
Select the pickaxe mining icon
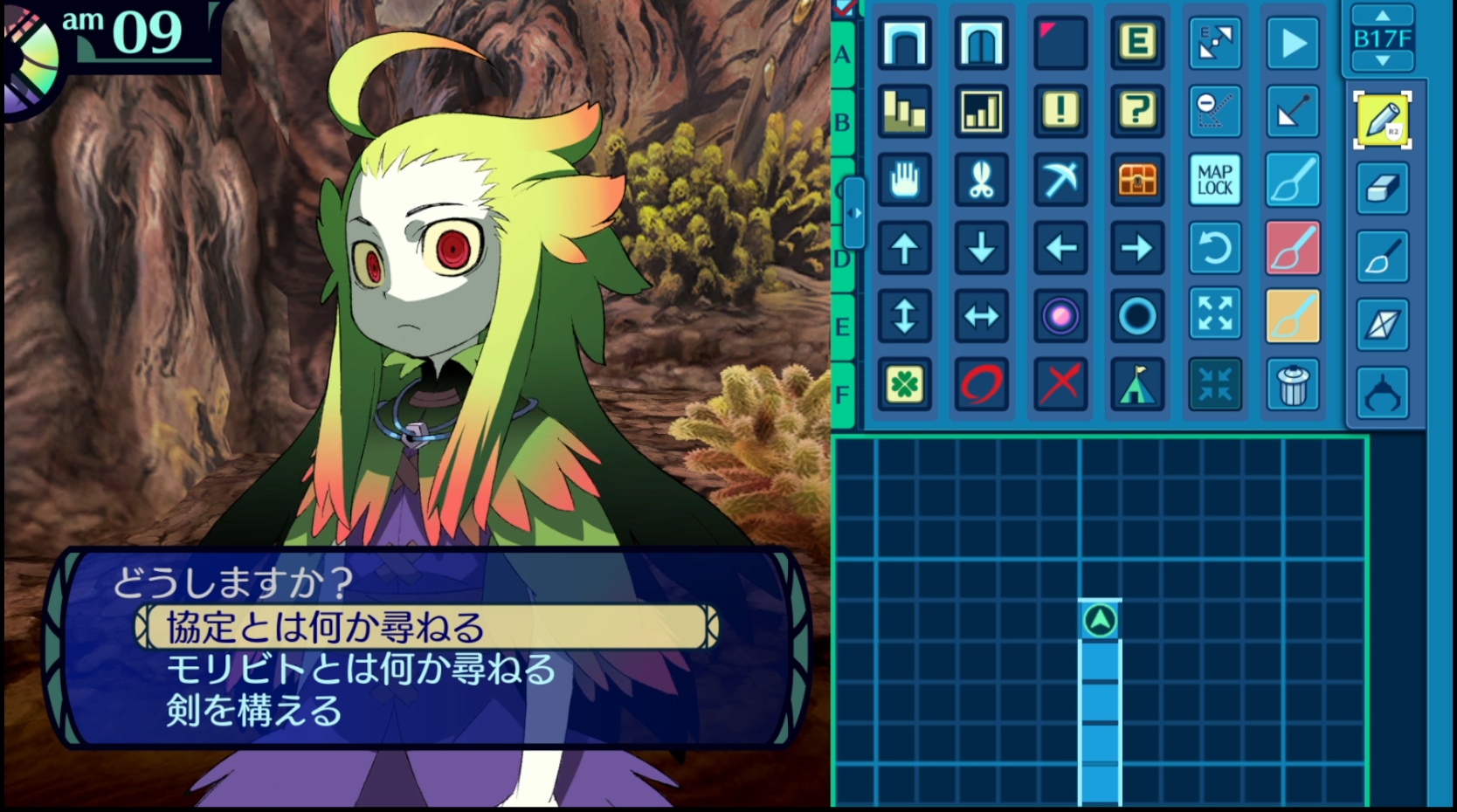pyautogui.click(x=1060, y=180)
